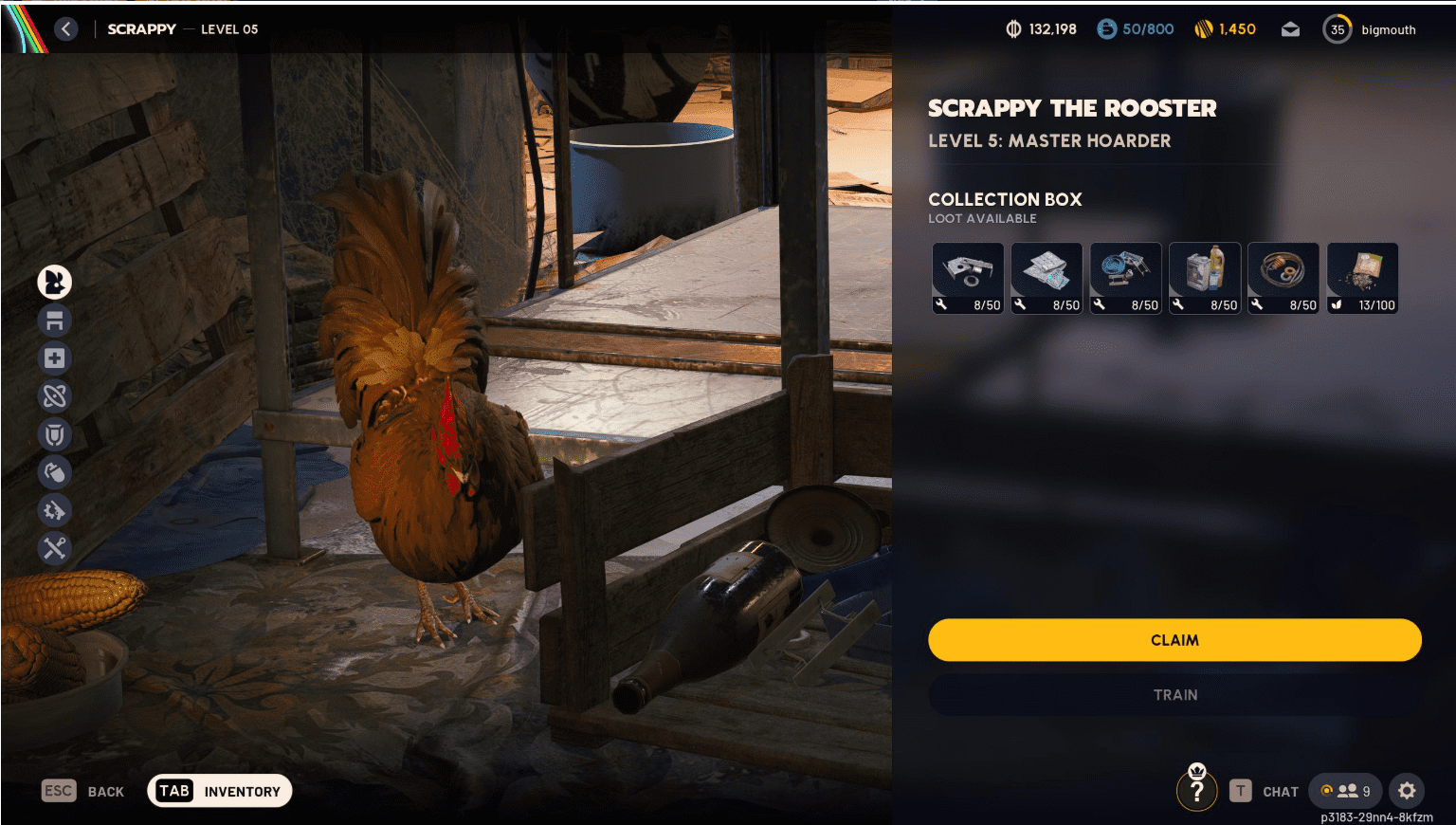Select the rooster pet icon in the sidebar
Screen dimensions: 1456x825
click(x=55, y=282)
